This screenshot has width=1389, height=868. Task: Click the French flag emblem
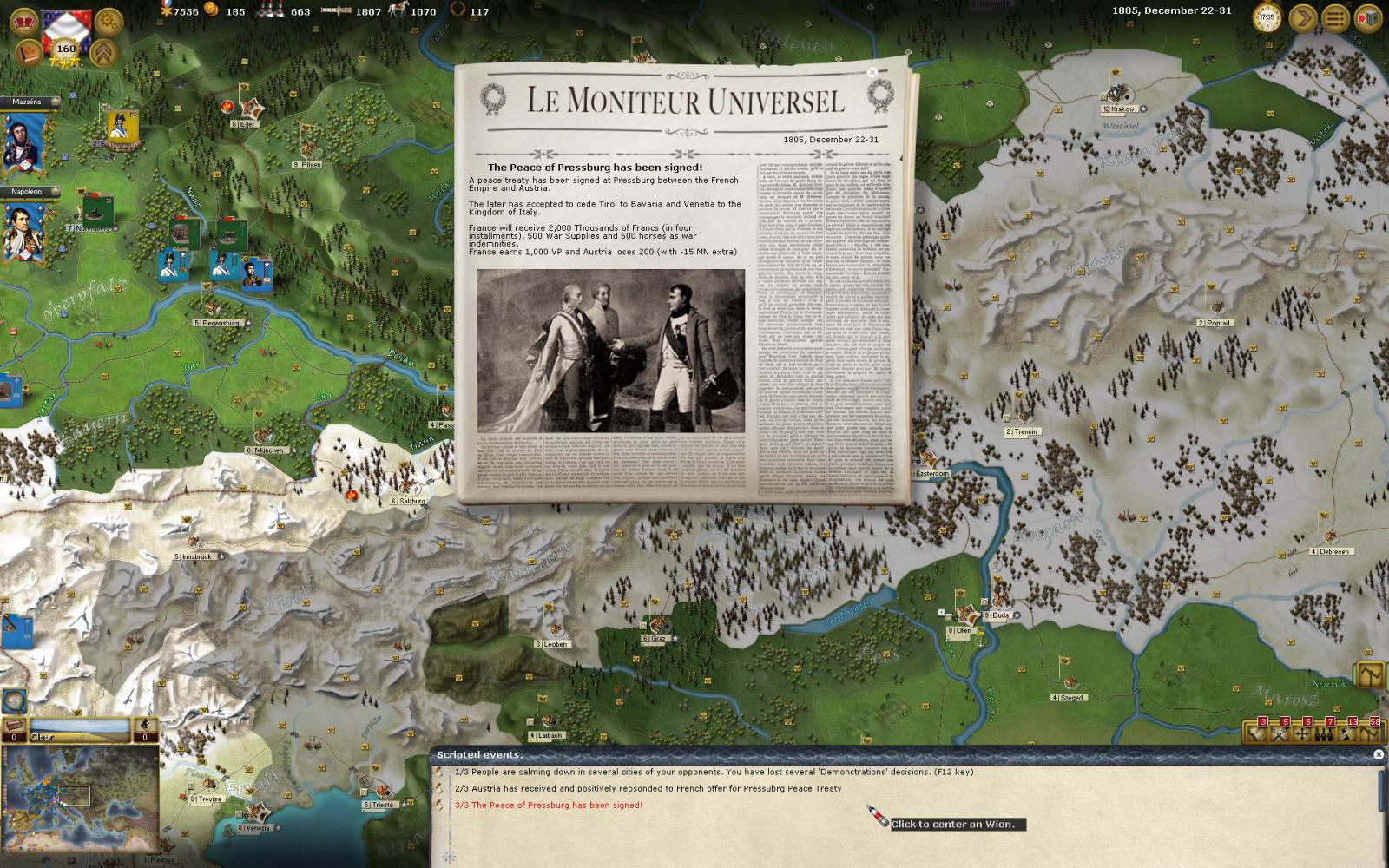click(x=65, y=26)
